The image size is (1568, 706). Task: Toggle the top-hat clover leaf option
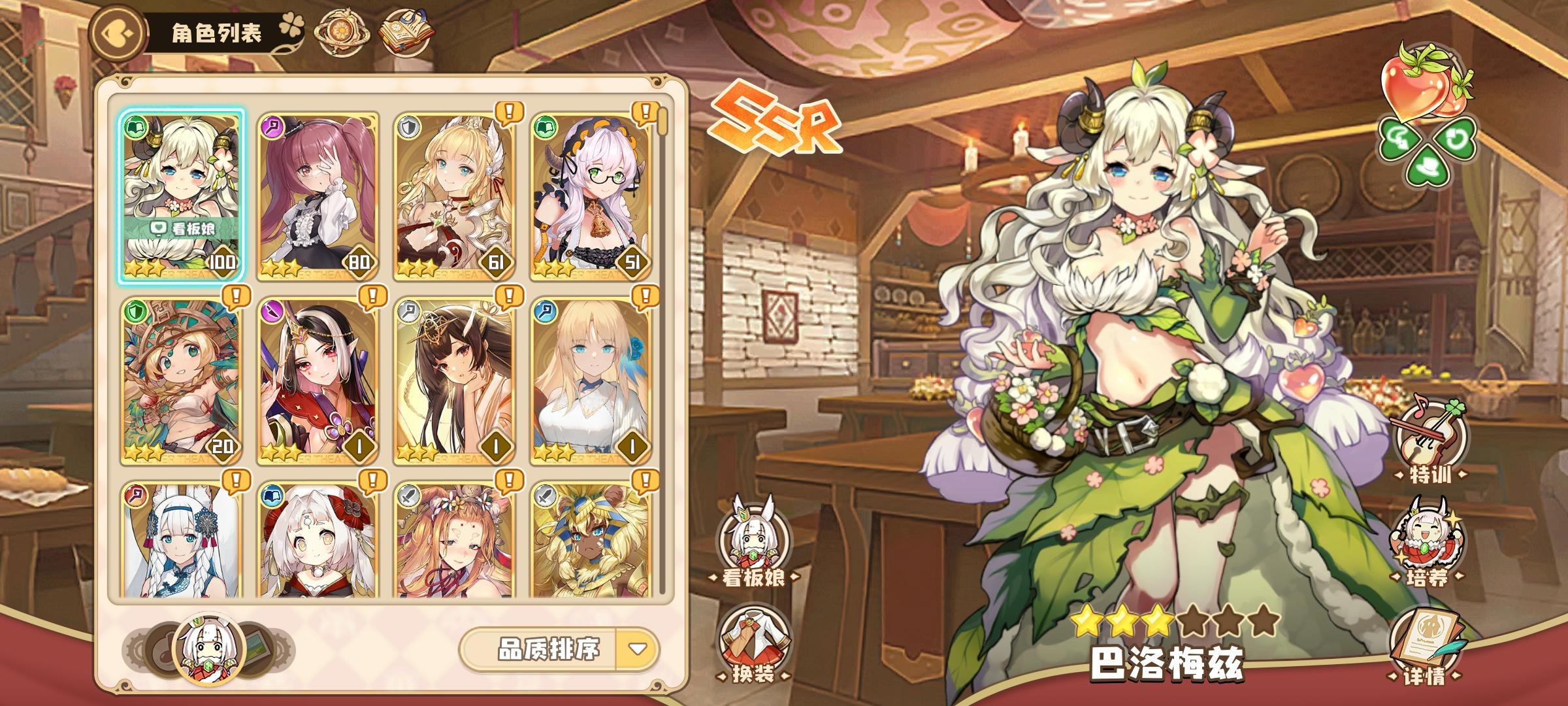1427,167
